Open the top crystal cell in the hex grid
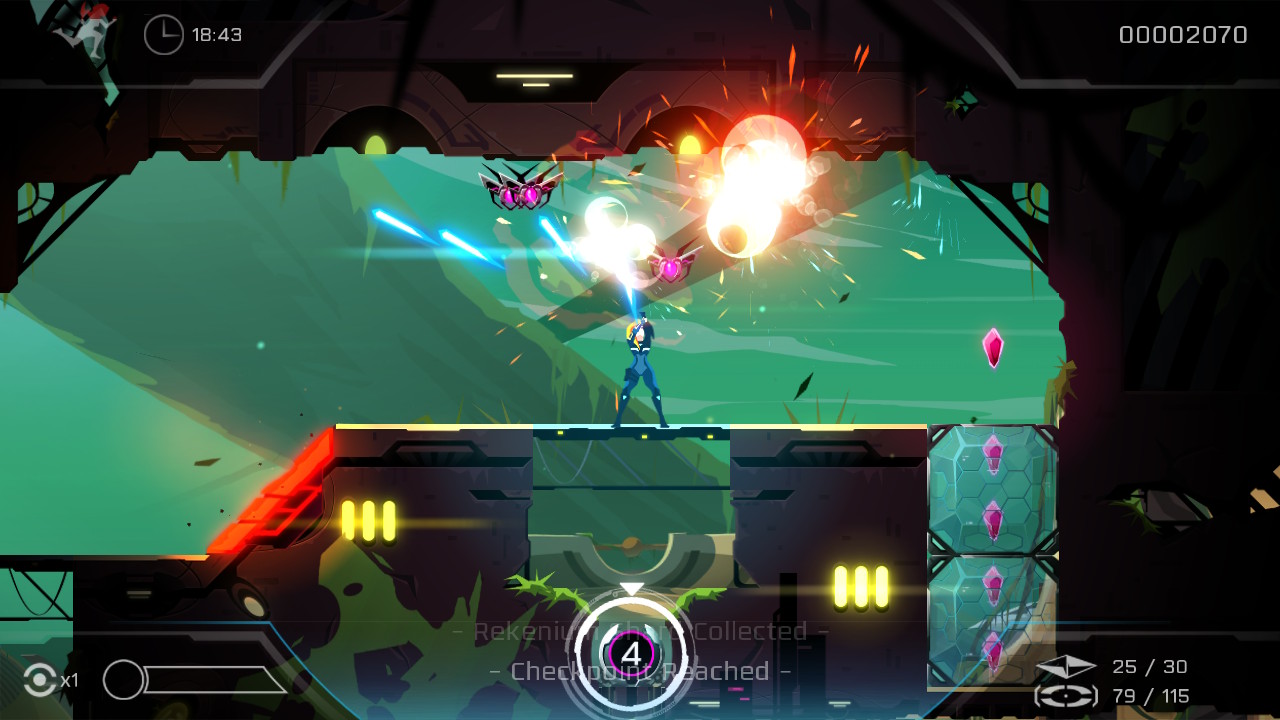 pyautogui.click(x=992, y=456)
